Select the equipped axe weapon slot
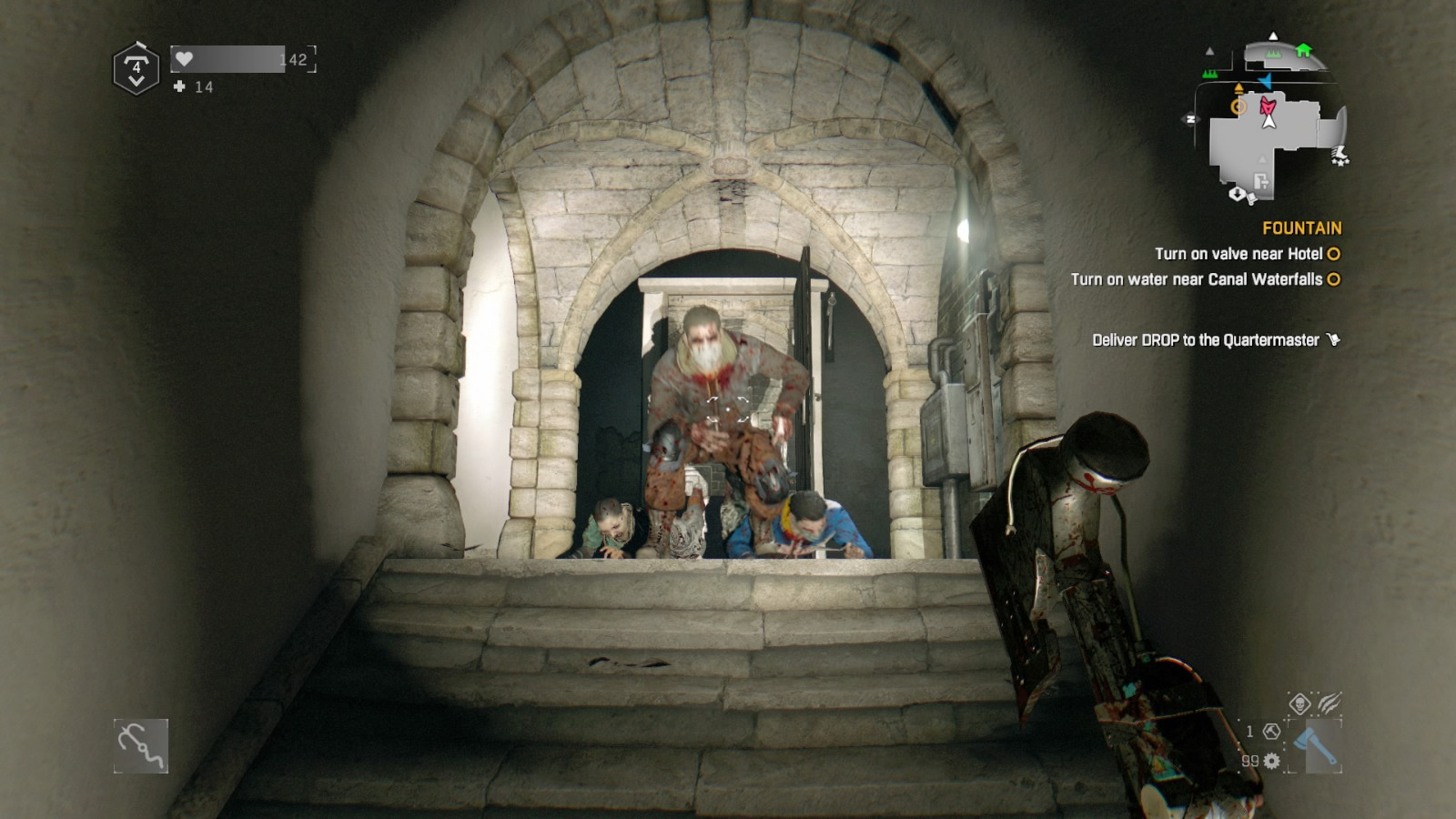 coord(1315,746)
